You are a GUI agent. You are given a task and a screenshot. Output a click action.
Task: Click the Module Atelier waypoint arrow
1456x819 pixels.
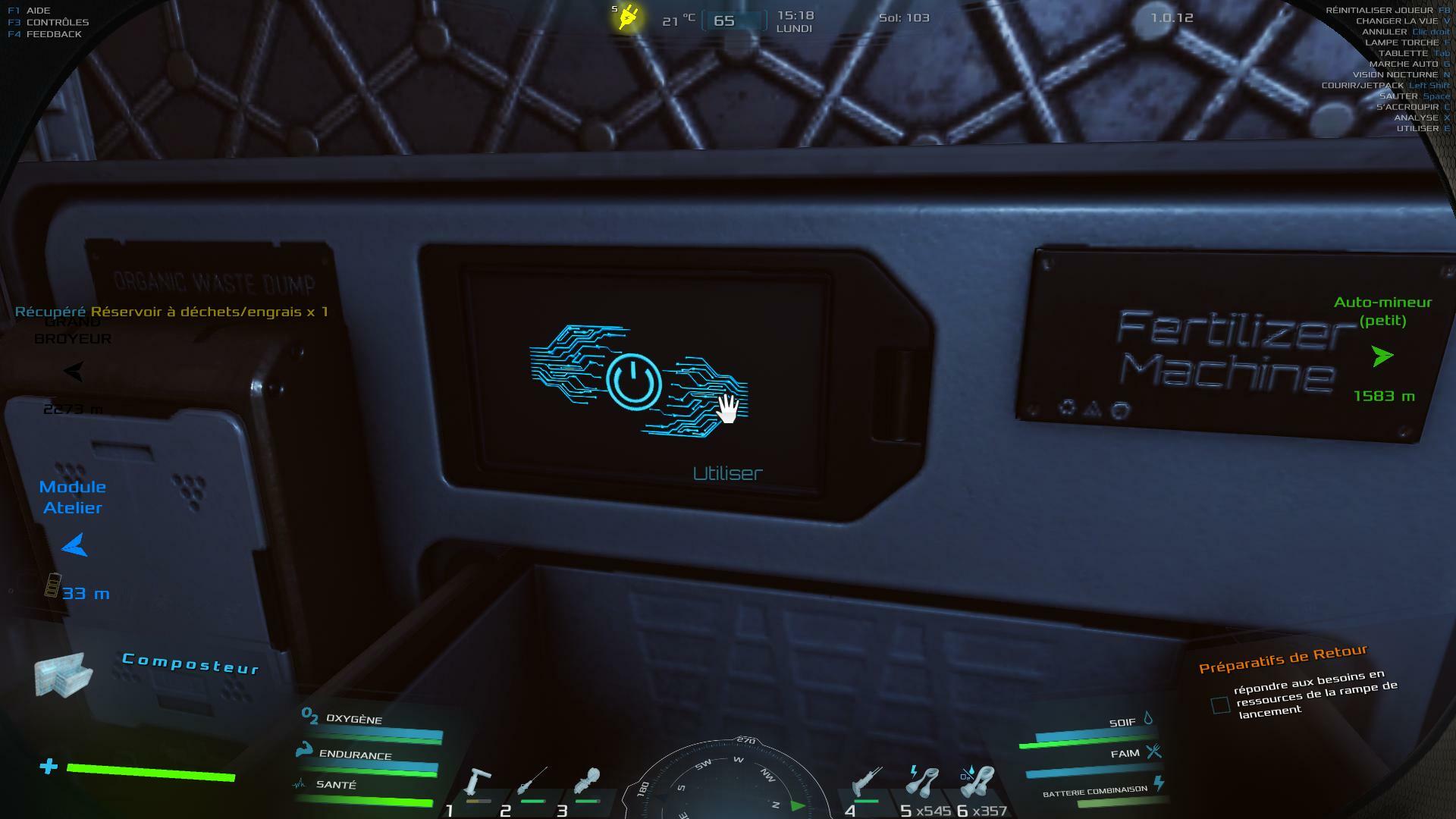pos(74,544)
